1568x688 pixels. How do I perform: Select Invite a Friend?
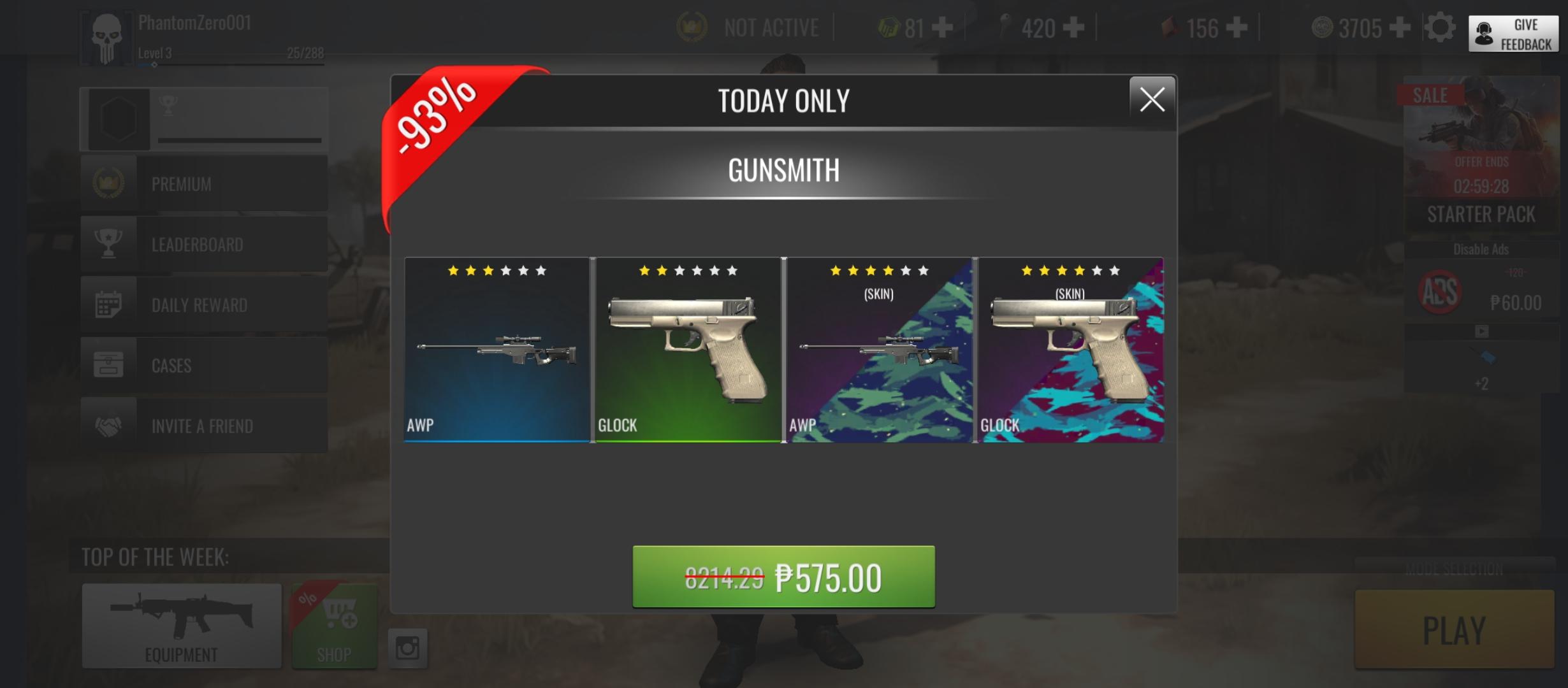(204, 426)
